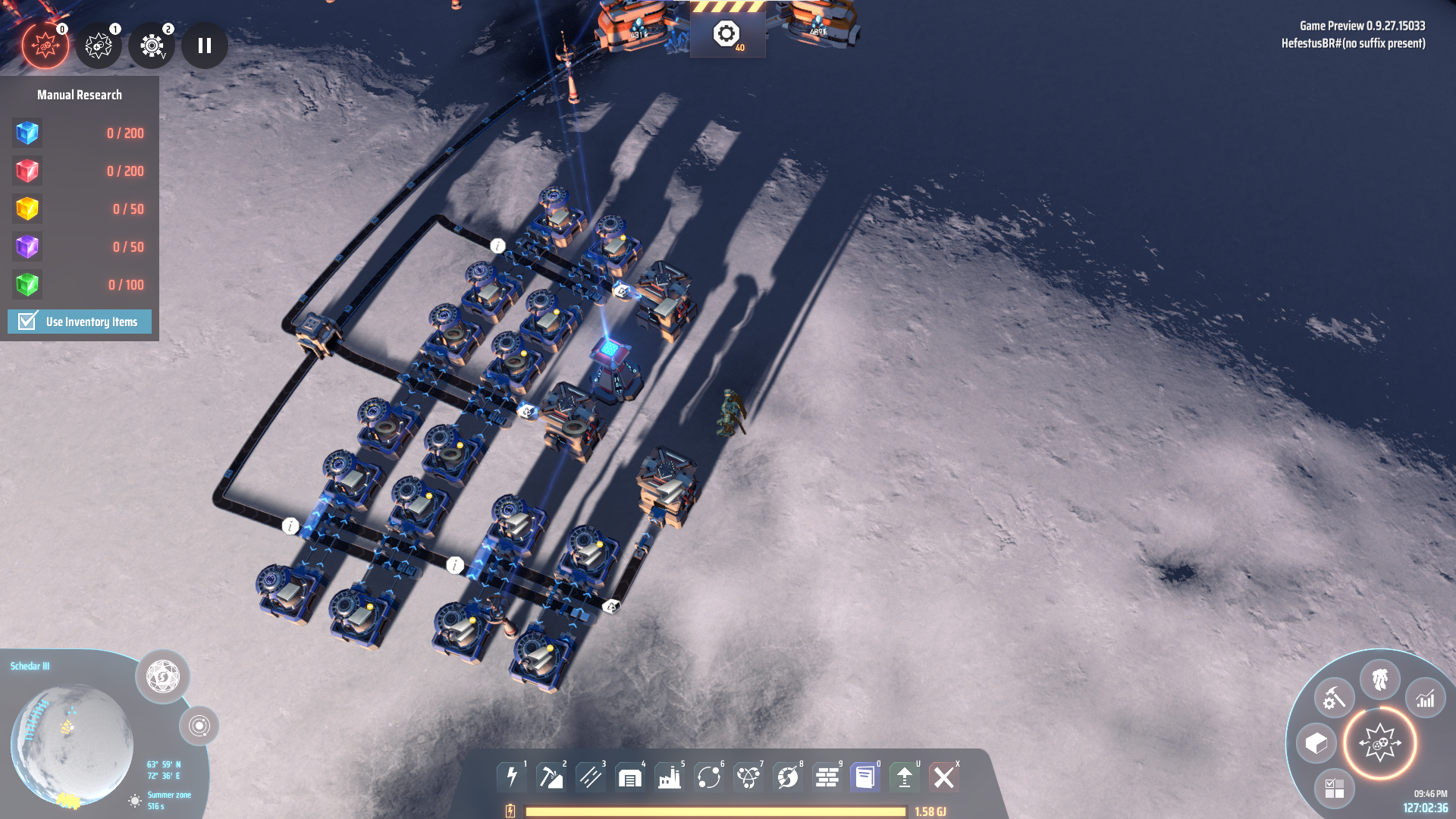Click the pause button at top left
This screenshot has width=1456, height=819.
click(205, 45)
